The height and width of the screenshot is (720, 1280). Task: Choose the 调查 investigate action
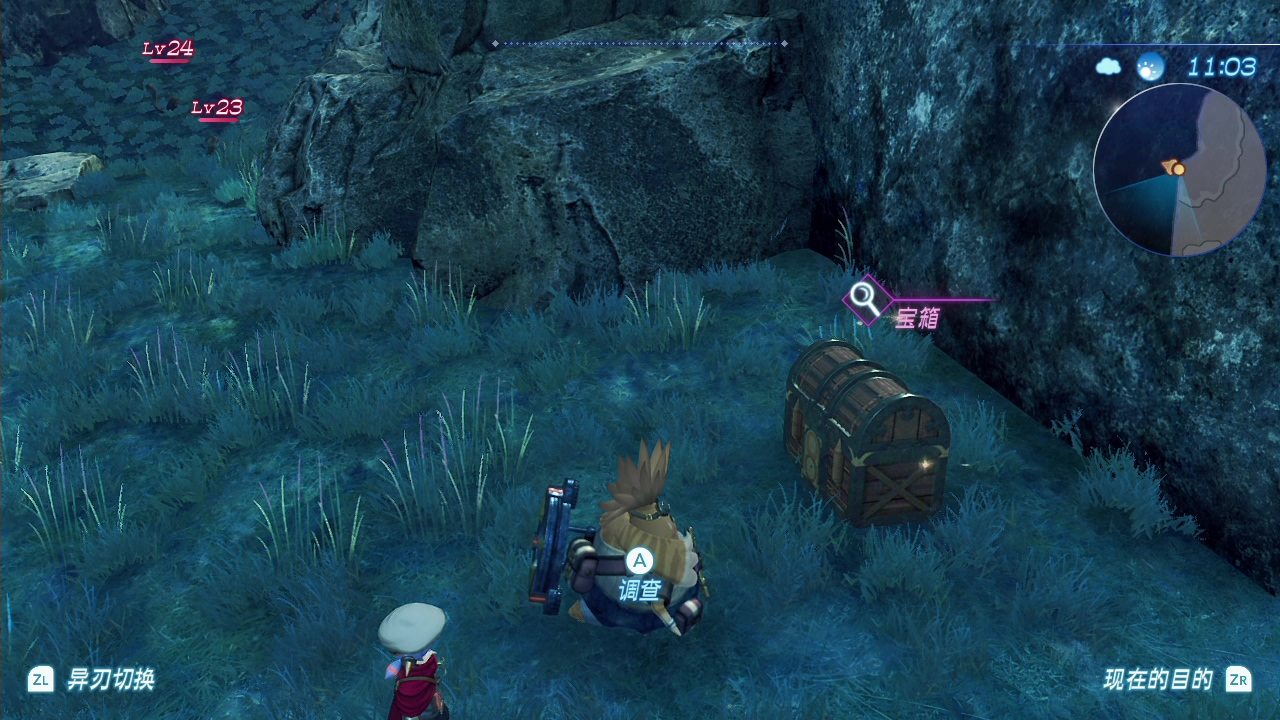point(639,577)
